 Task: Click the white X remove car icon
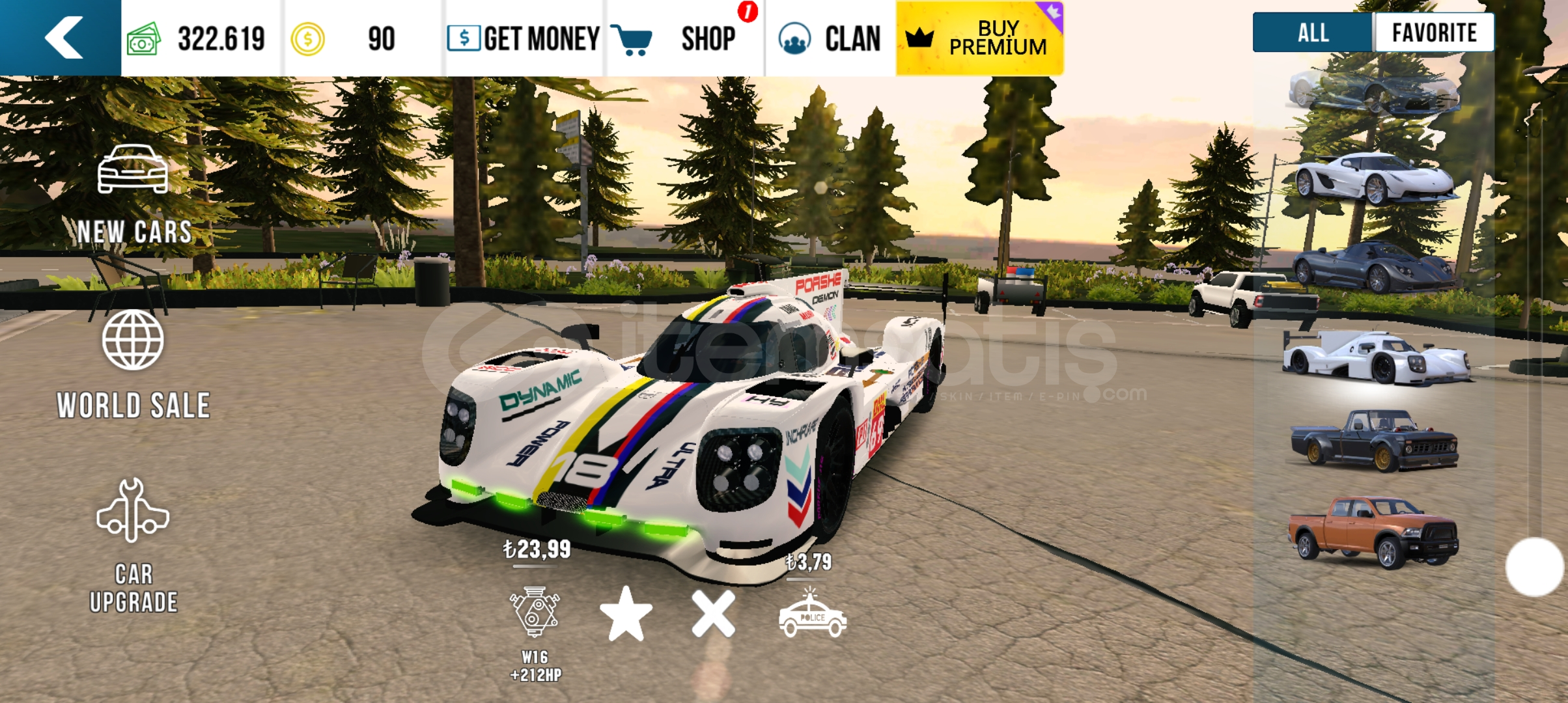pos(714,614)
